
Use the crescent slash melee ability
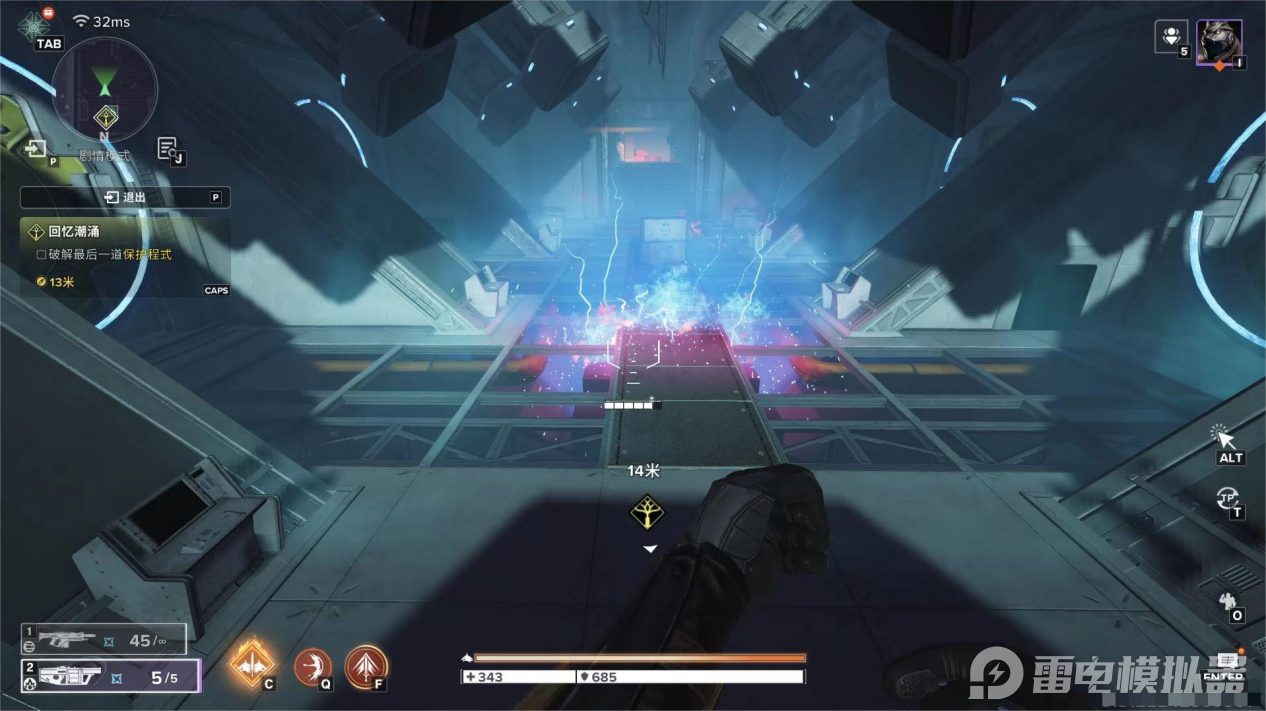313,666
